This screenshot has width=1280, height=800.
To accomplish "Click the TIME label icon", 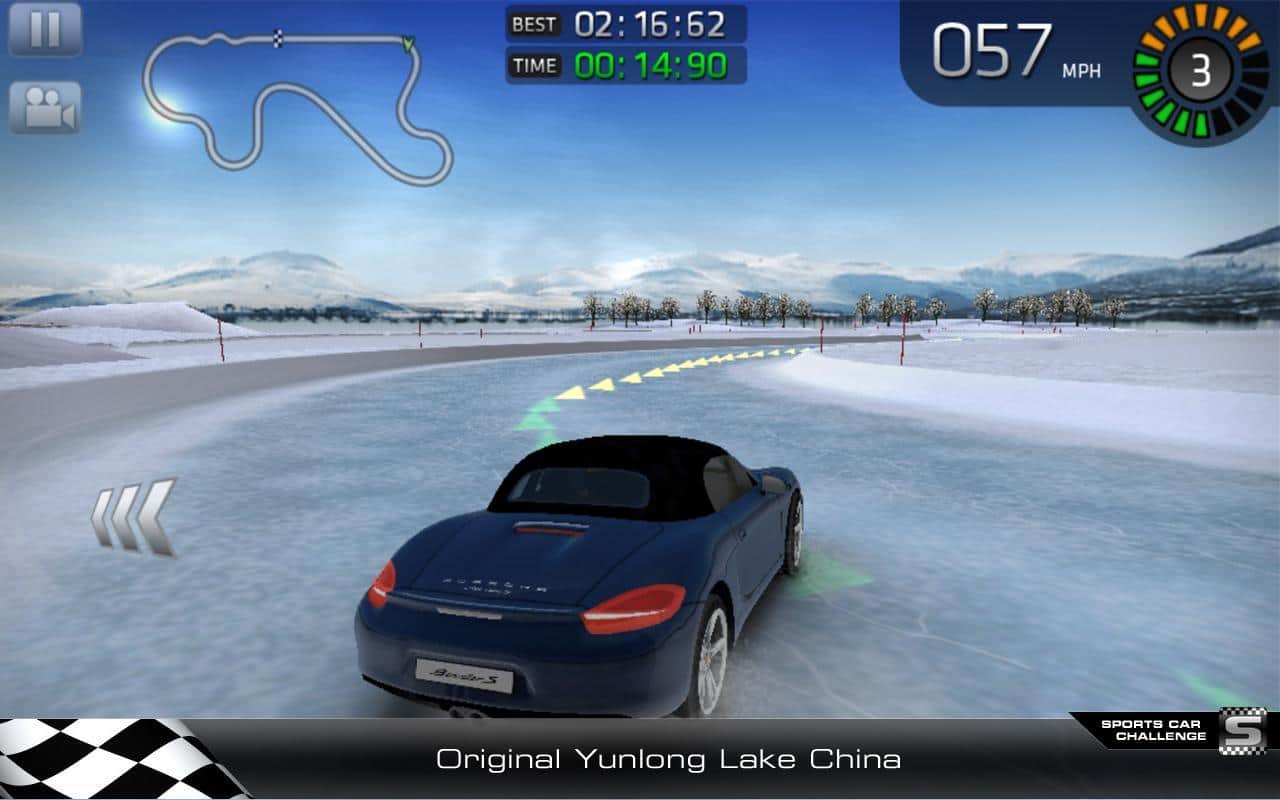I will (534, 63).
